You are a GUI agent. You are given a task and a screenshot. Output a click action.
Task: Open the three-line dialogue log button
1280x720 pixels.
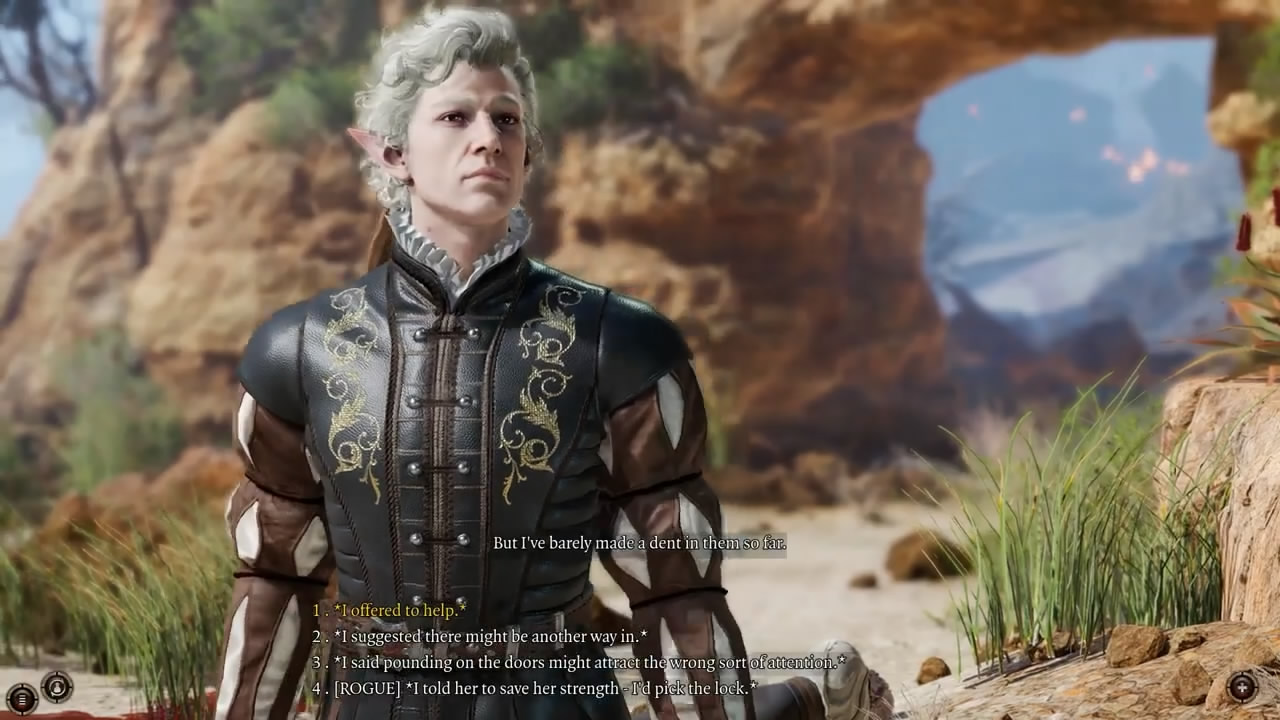tap(20, 697)
